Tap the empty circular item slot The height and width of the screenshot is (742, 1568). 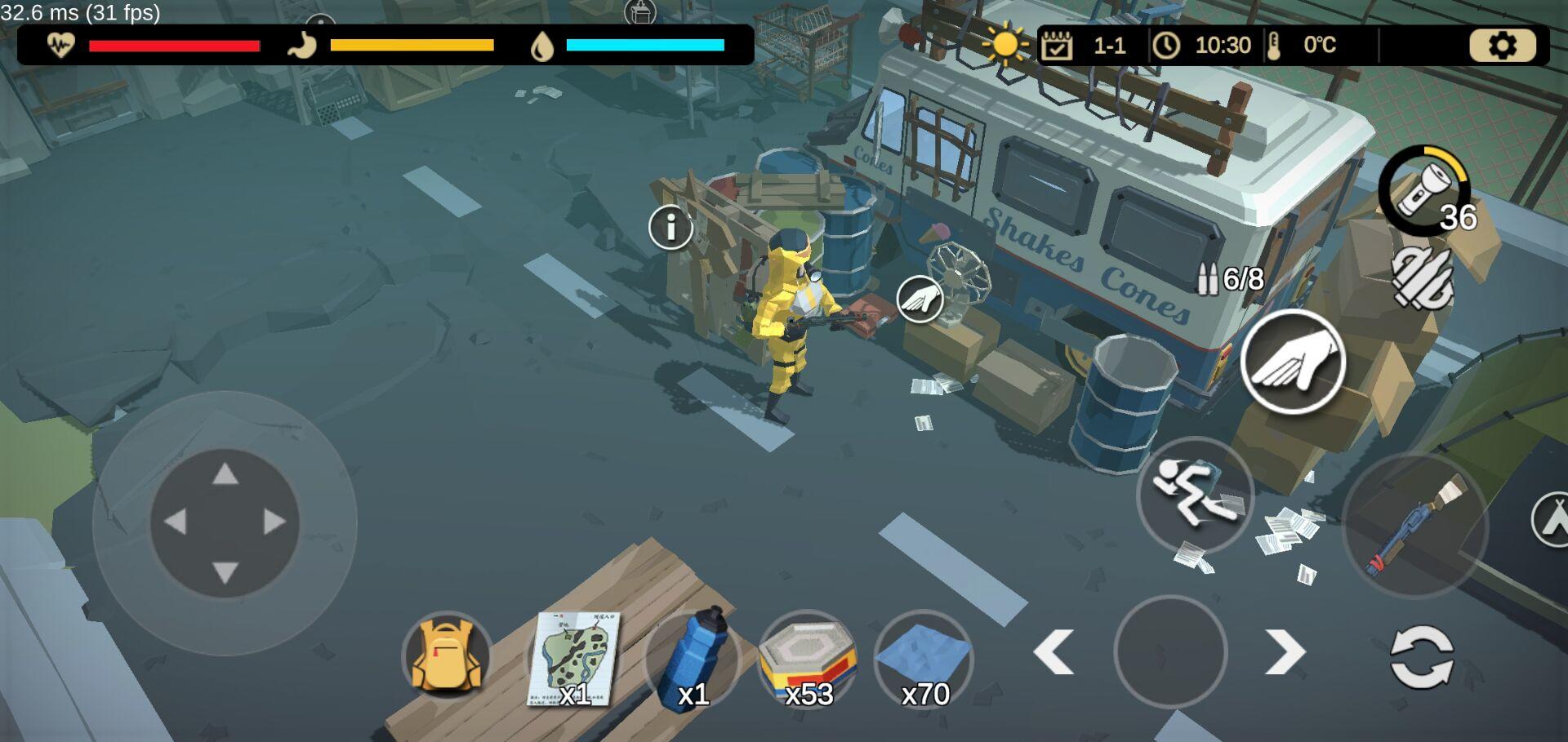point(1169,652)
